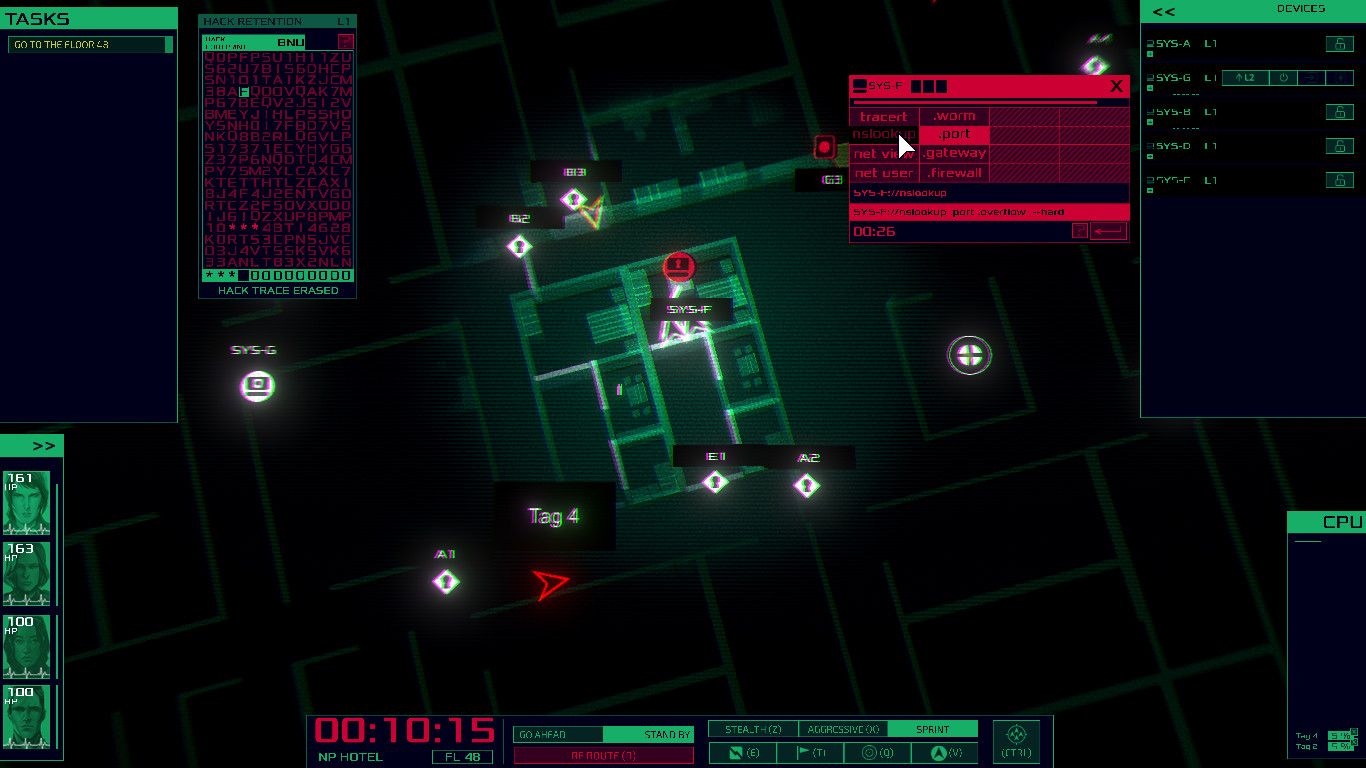This screenshot has width=1366, height=768.
Task: Enable STEALTH movement mode
Action: point(754,730)
